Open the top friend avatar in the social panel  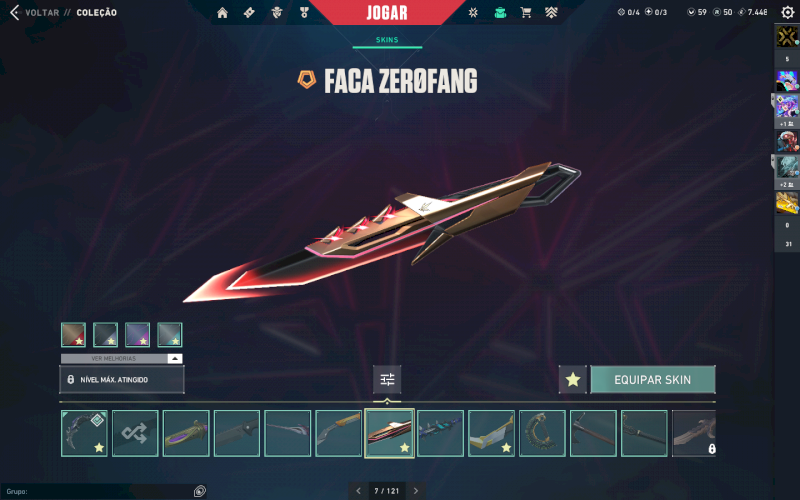point(786,37)
